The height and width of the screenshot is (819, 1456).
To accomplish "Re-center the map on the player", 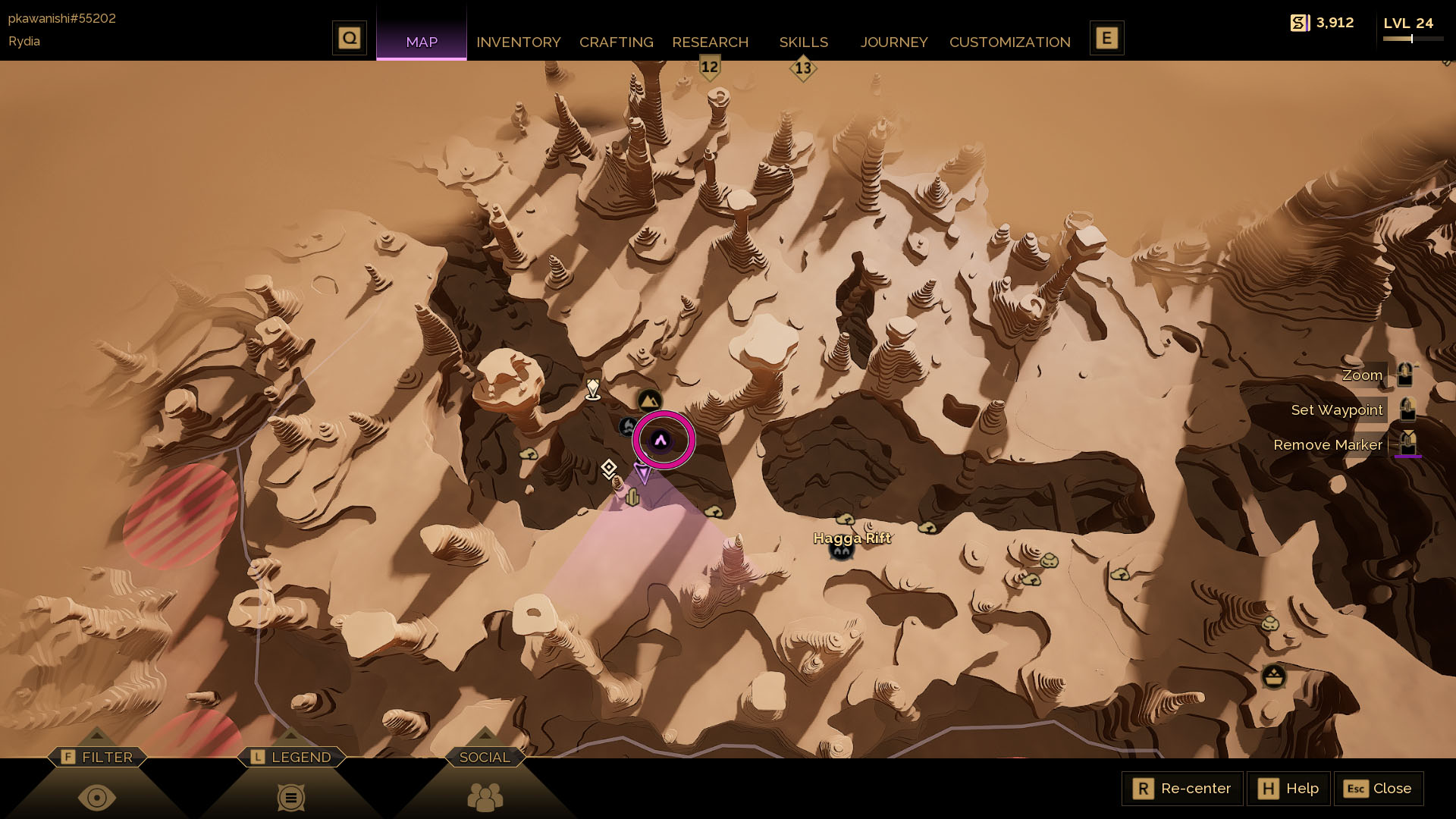I will pos(1182,789).
